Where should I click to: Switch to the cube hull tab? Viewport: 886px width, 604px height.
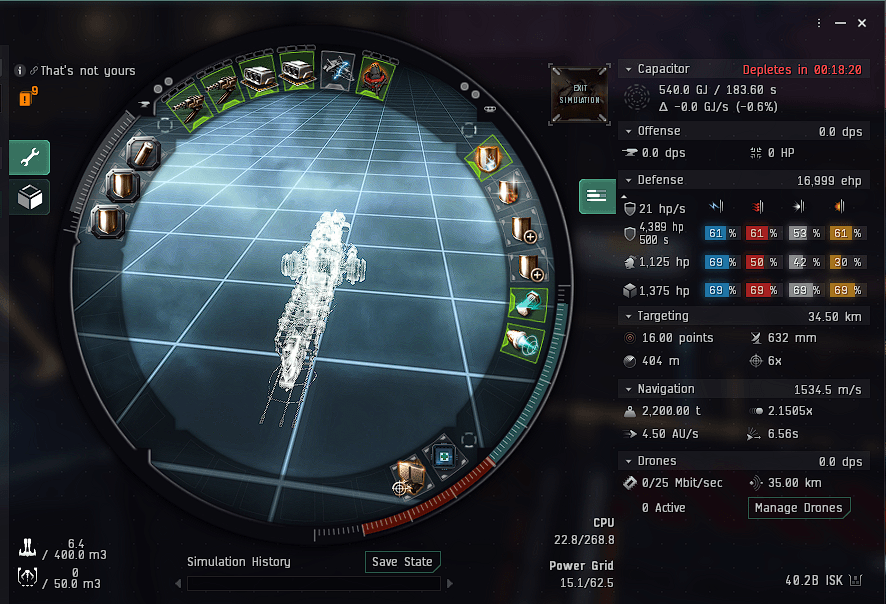(x=29, y=197)
